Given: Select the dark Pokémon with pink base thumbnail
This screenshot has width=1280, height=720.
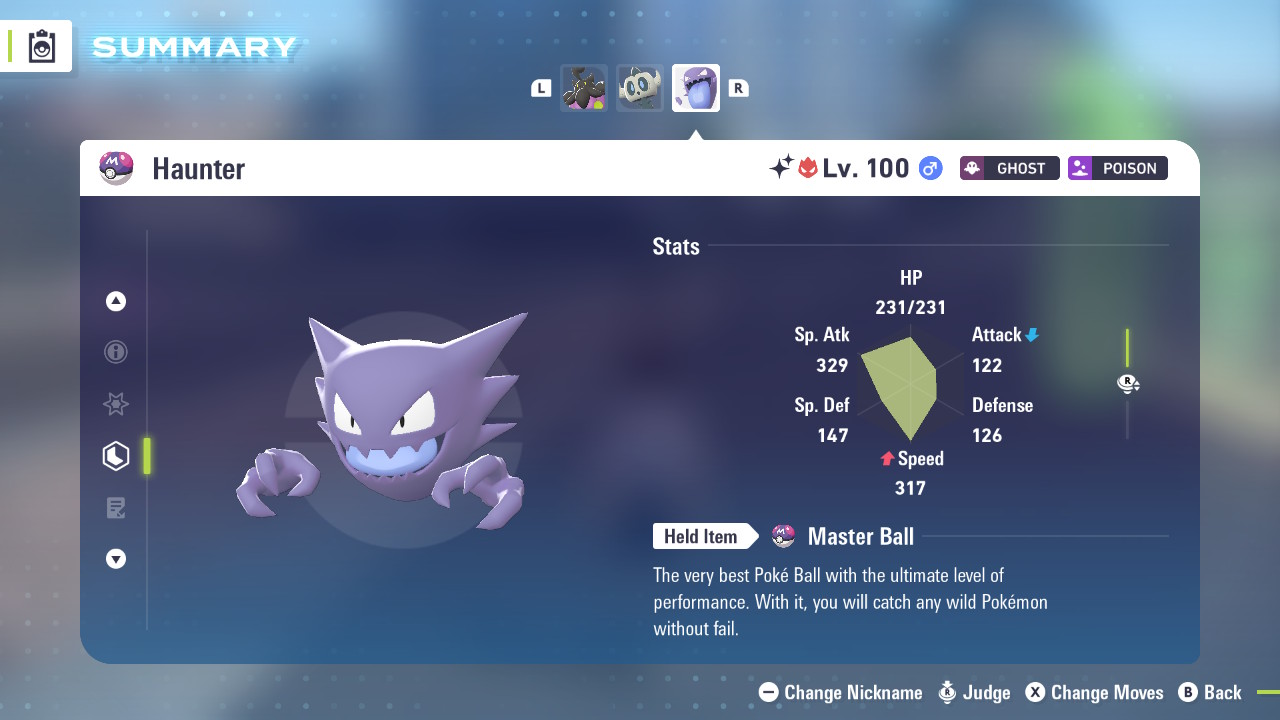Looking at the screenshot, I should (x=584, y=88).
